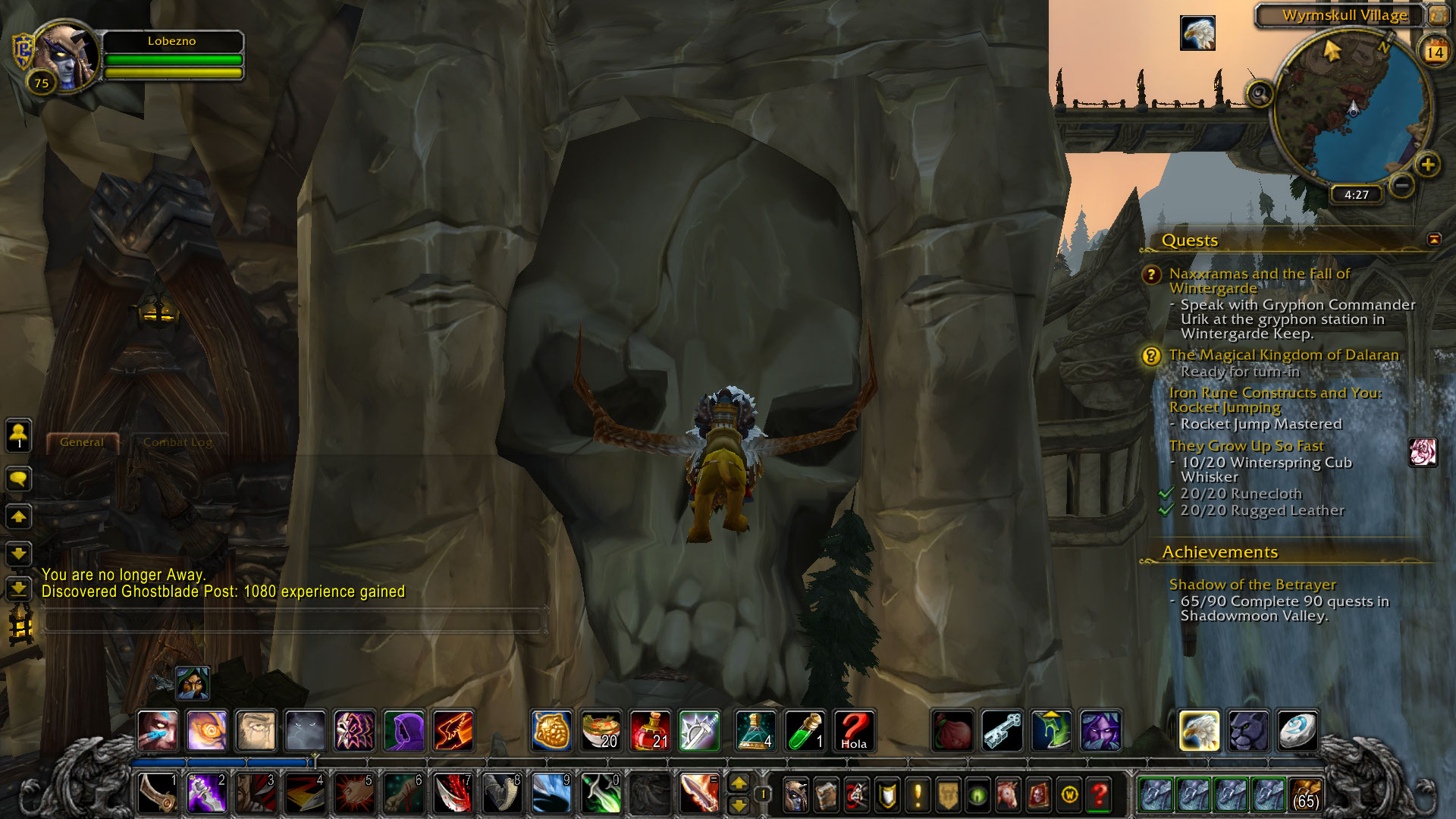The height and width of the screenshot is (819, 1456).
Task: Cast the bloody blade ability on key 7
Action: coord(453,793)
